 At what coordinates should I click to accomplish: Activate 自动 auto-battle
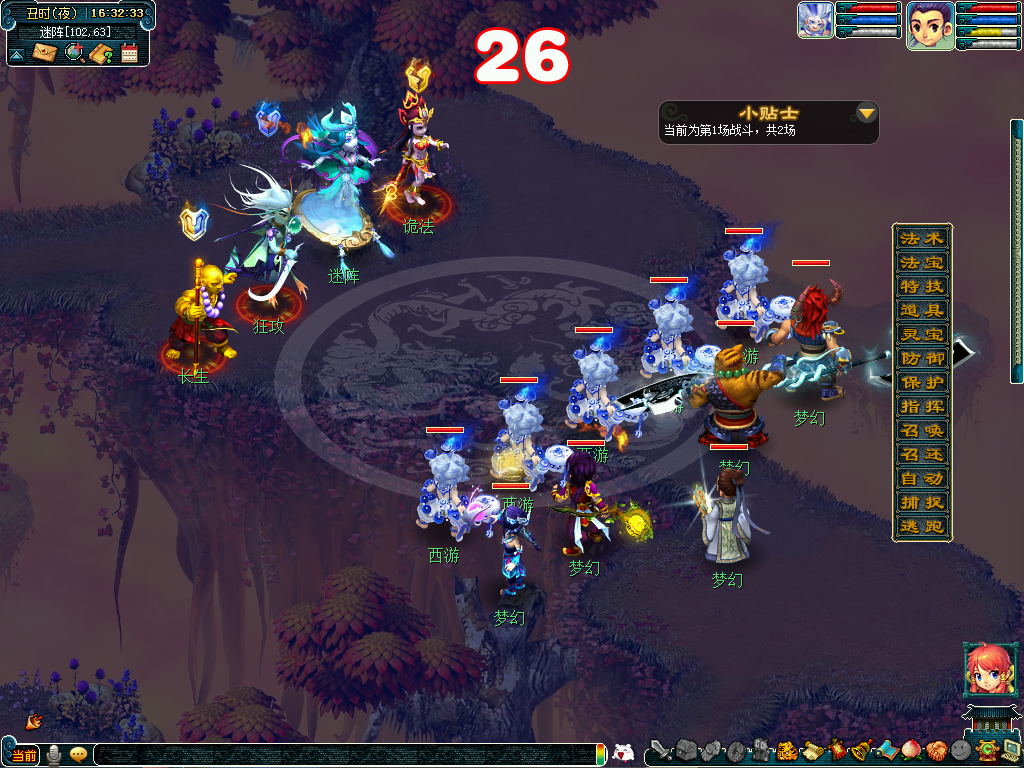coord(921,479)
